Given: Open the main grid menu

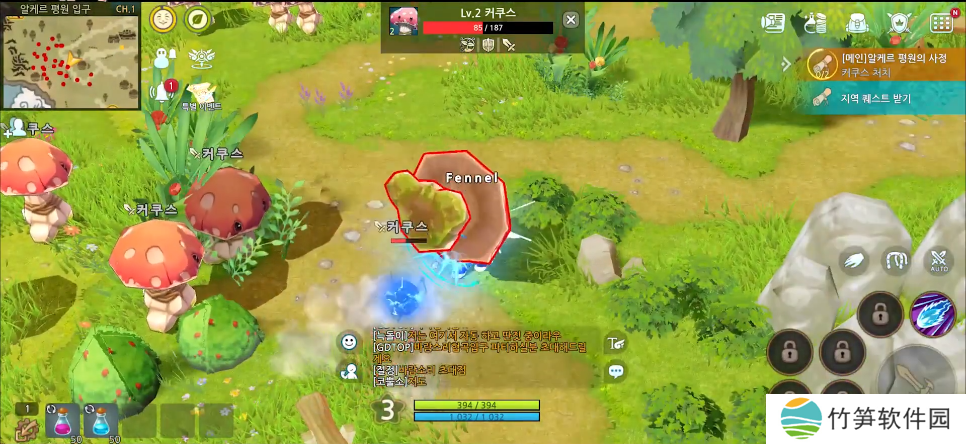Looking at the screenshot, I should pos(941,22).
